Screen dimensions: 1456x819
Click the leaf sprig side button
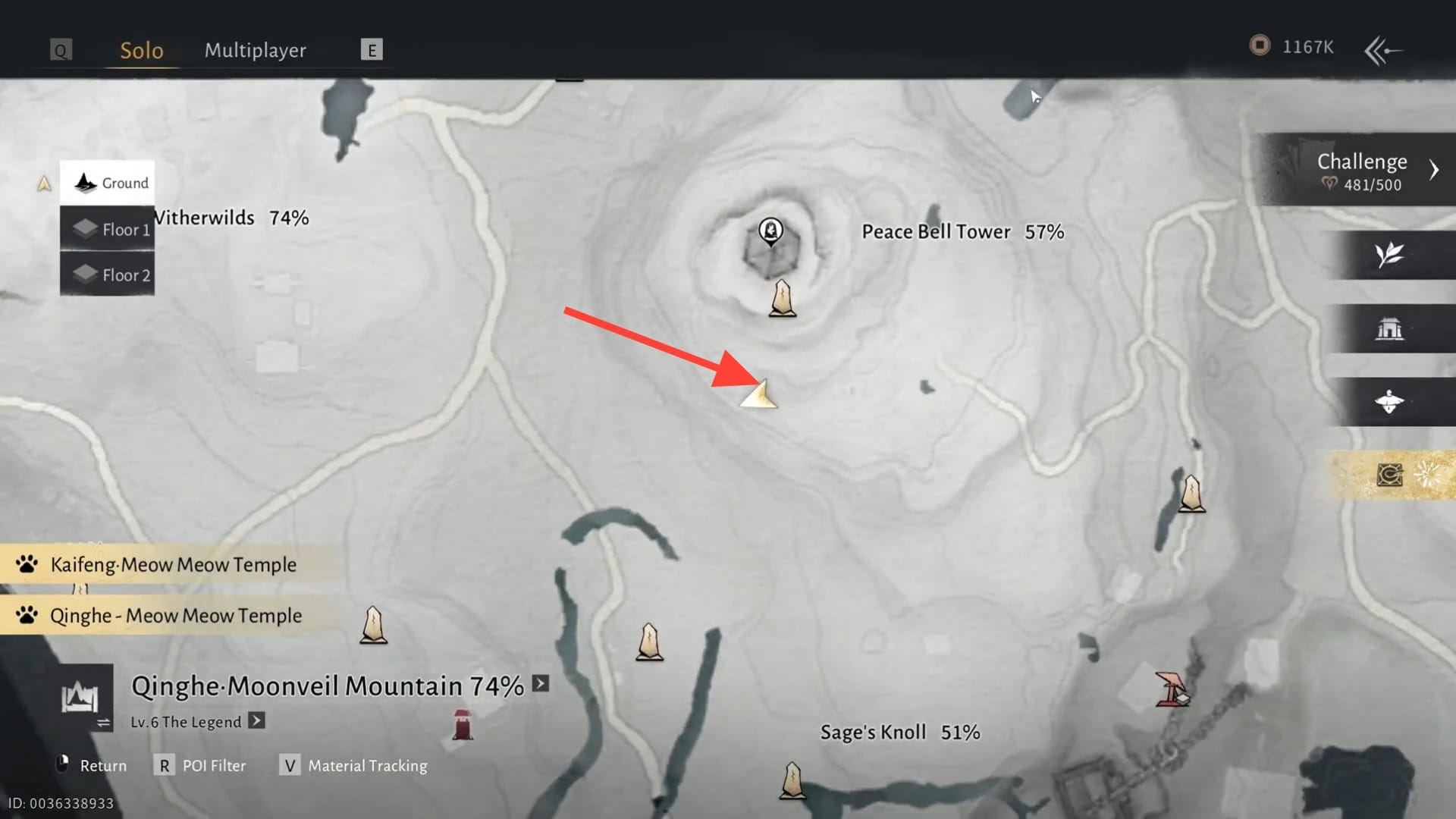1389,255
